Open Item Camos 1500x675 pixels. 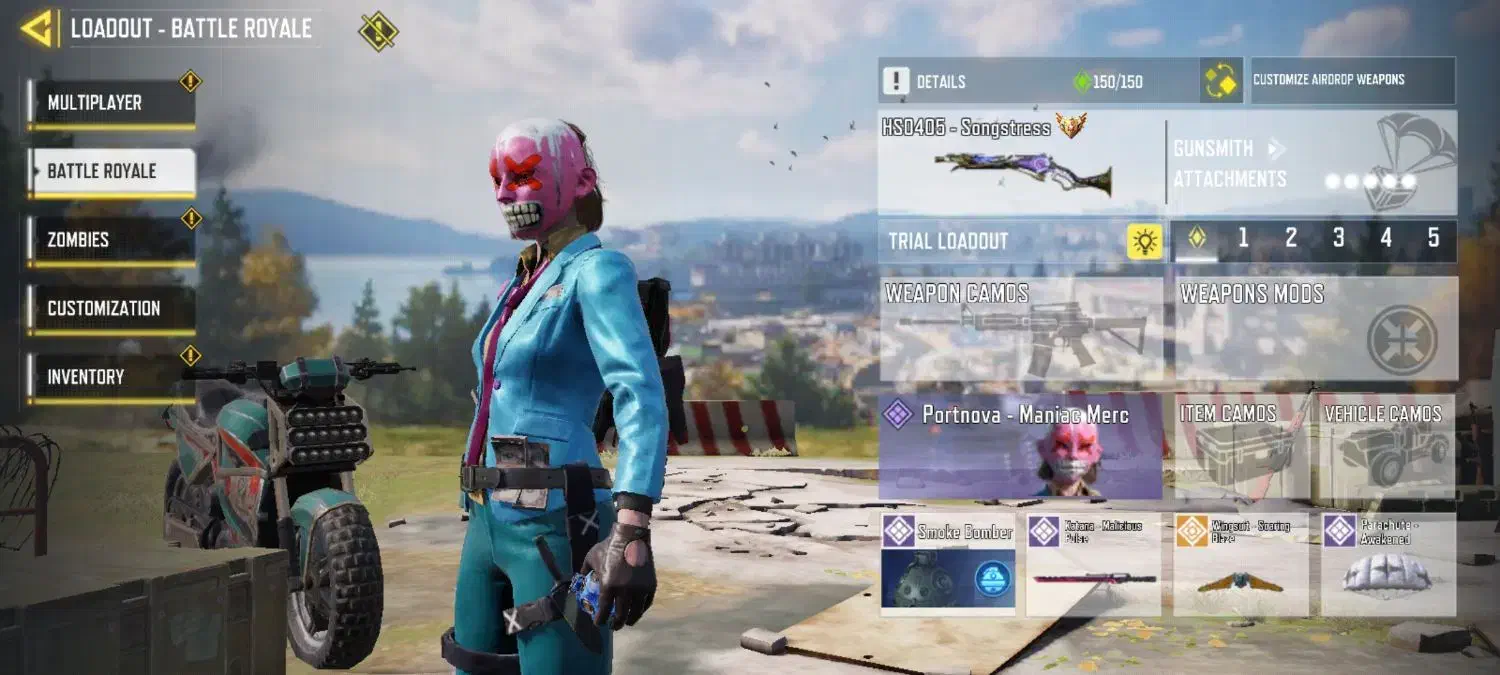(x=1241, y=446)
